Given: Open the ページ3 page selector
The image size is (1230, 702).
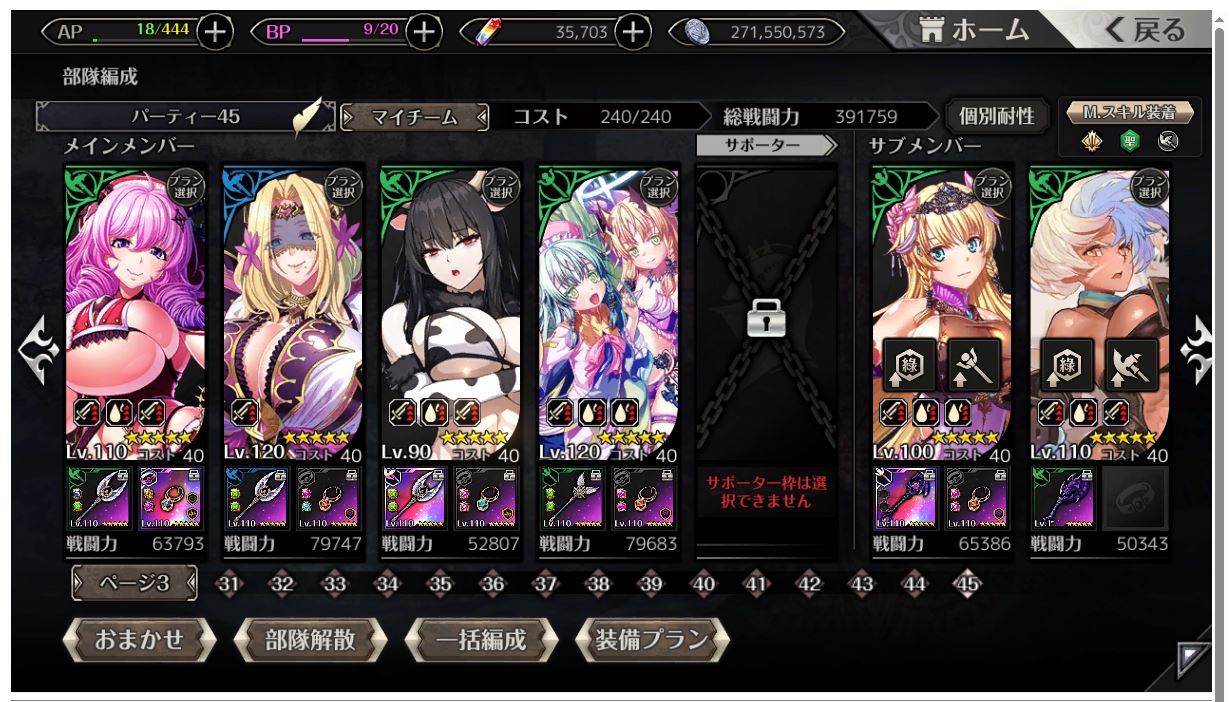Looking at the screenshot, I should pos(134,584).
